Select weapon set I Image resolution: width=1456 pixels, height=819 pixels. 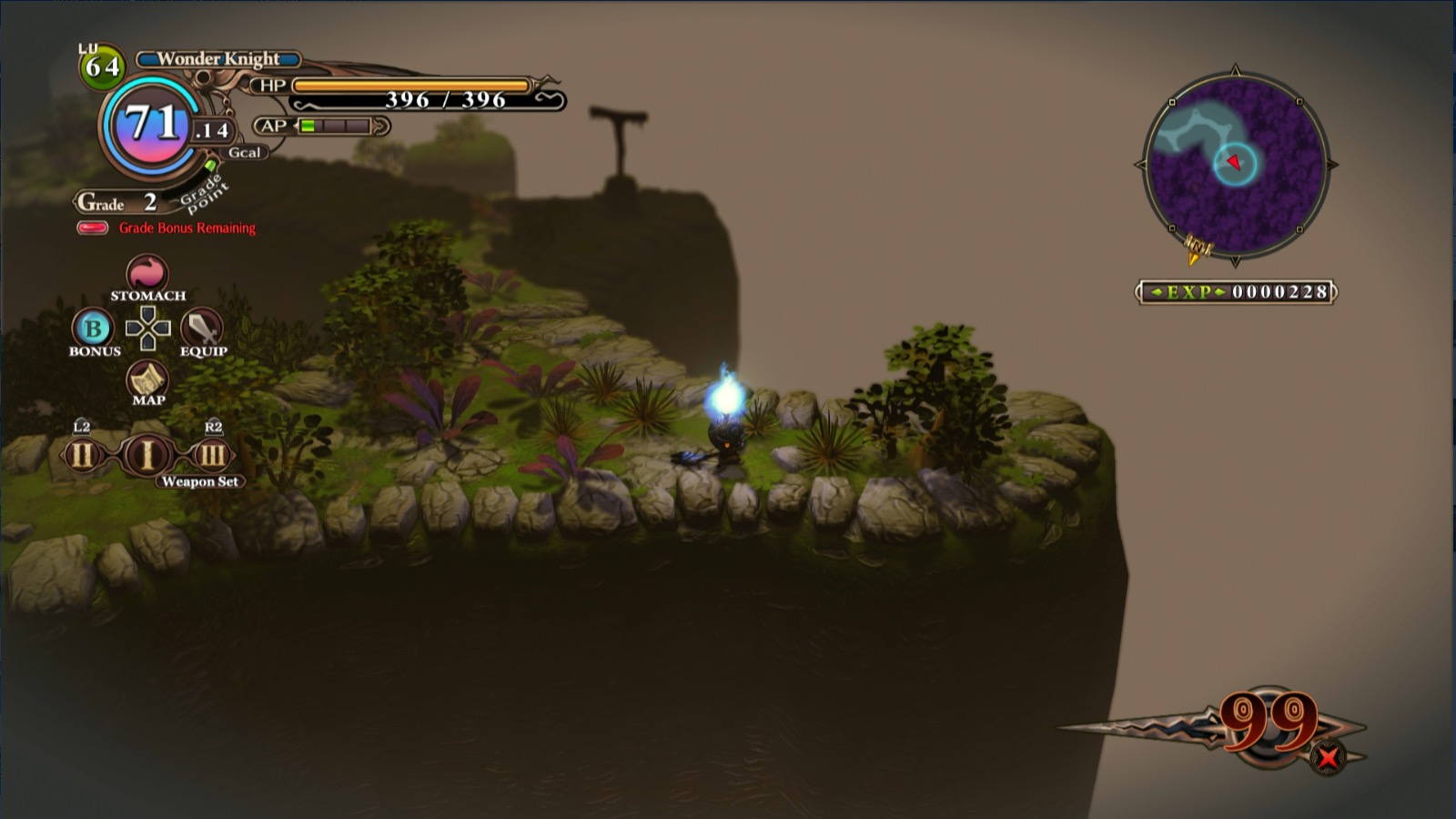[147, 454]
